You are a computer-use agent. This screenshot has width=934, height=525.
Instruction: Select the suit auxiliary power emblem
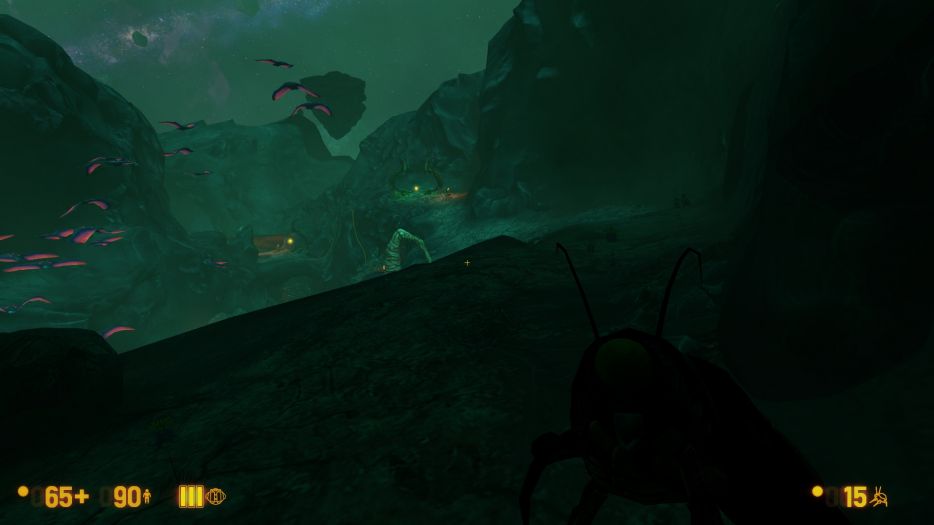pos(215,496)
